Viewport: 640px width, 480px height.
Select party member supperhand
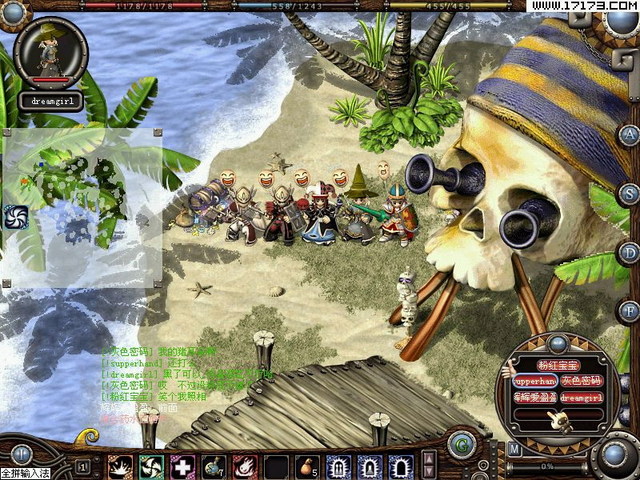tap(534, 381)
